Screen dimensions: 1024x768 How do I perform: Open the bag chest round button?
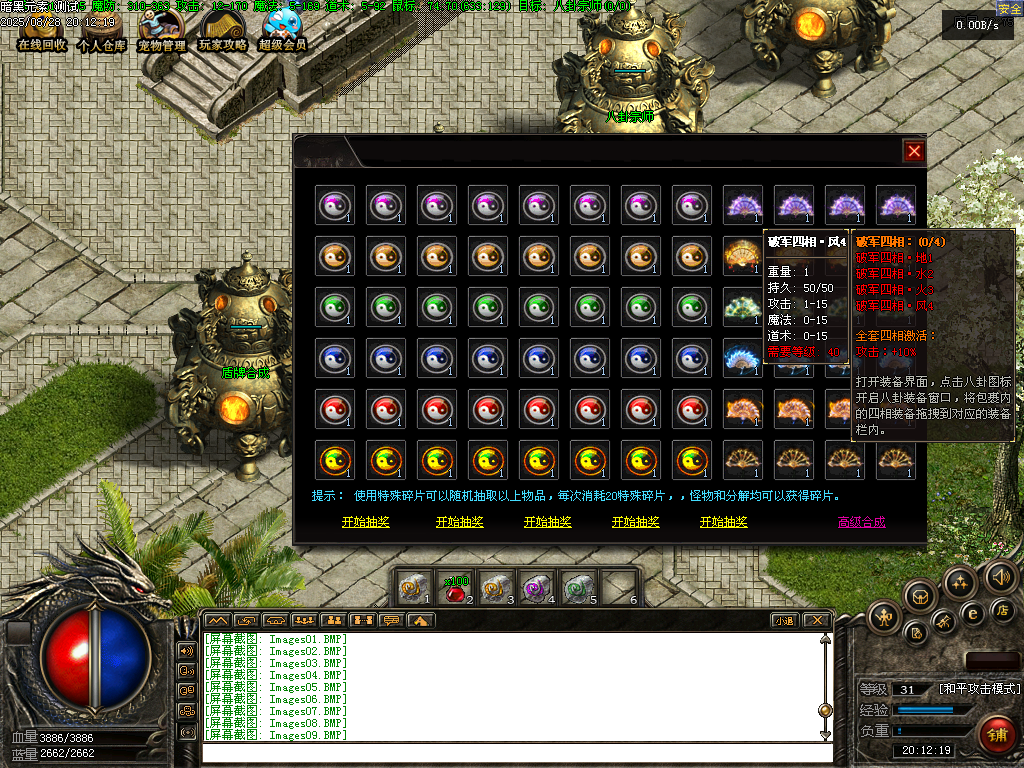[x=920, y=596]
